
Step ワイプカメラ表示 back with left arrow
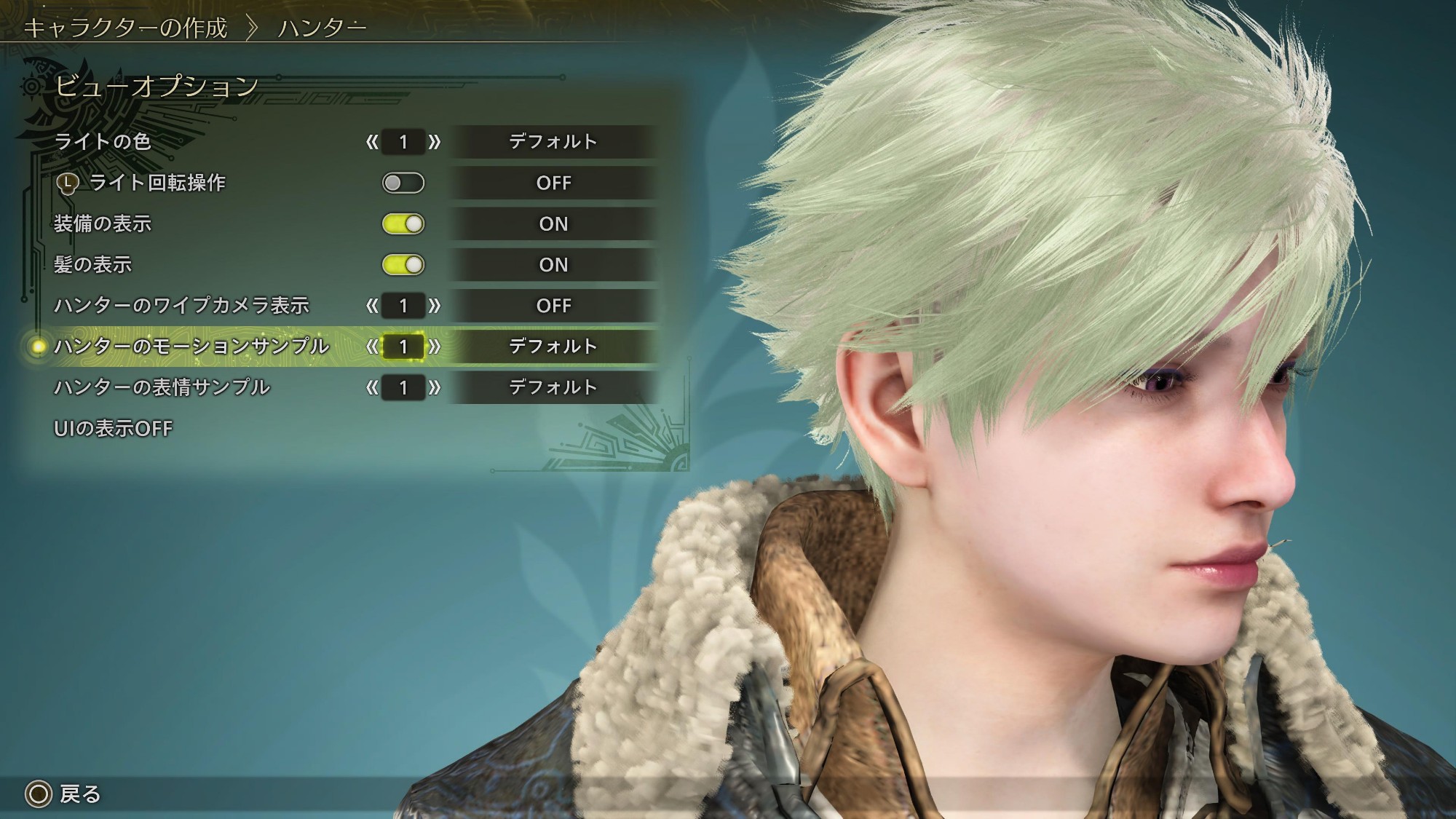[x=372, y=306]
